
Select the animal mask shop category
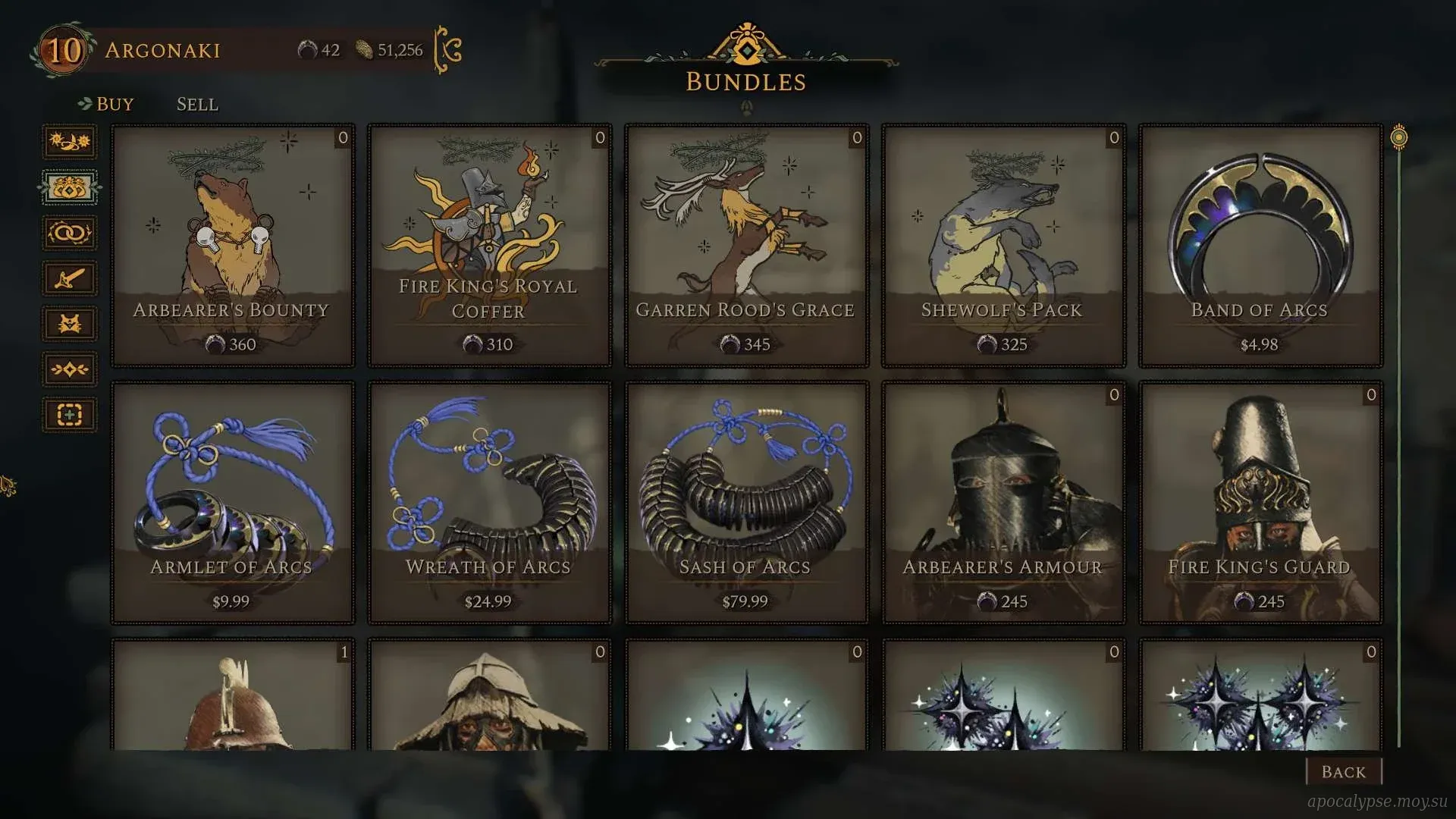coord(70,324)
